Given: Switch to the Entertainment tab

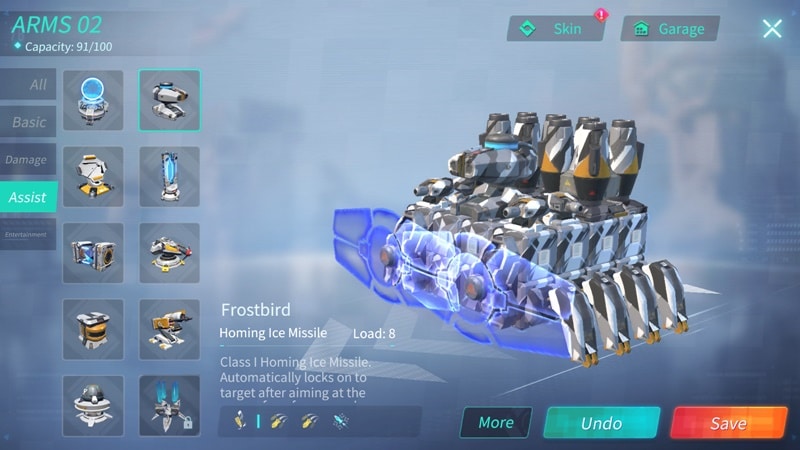Looking at the screenshot, I should coord(27,235).
